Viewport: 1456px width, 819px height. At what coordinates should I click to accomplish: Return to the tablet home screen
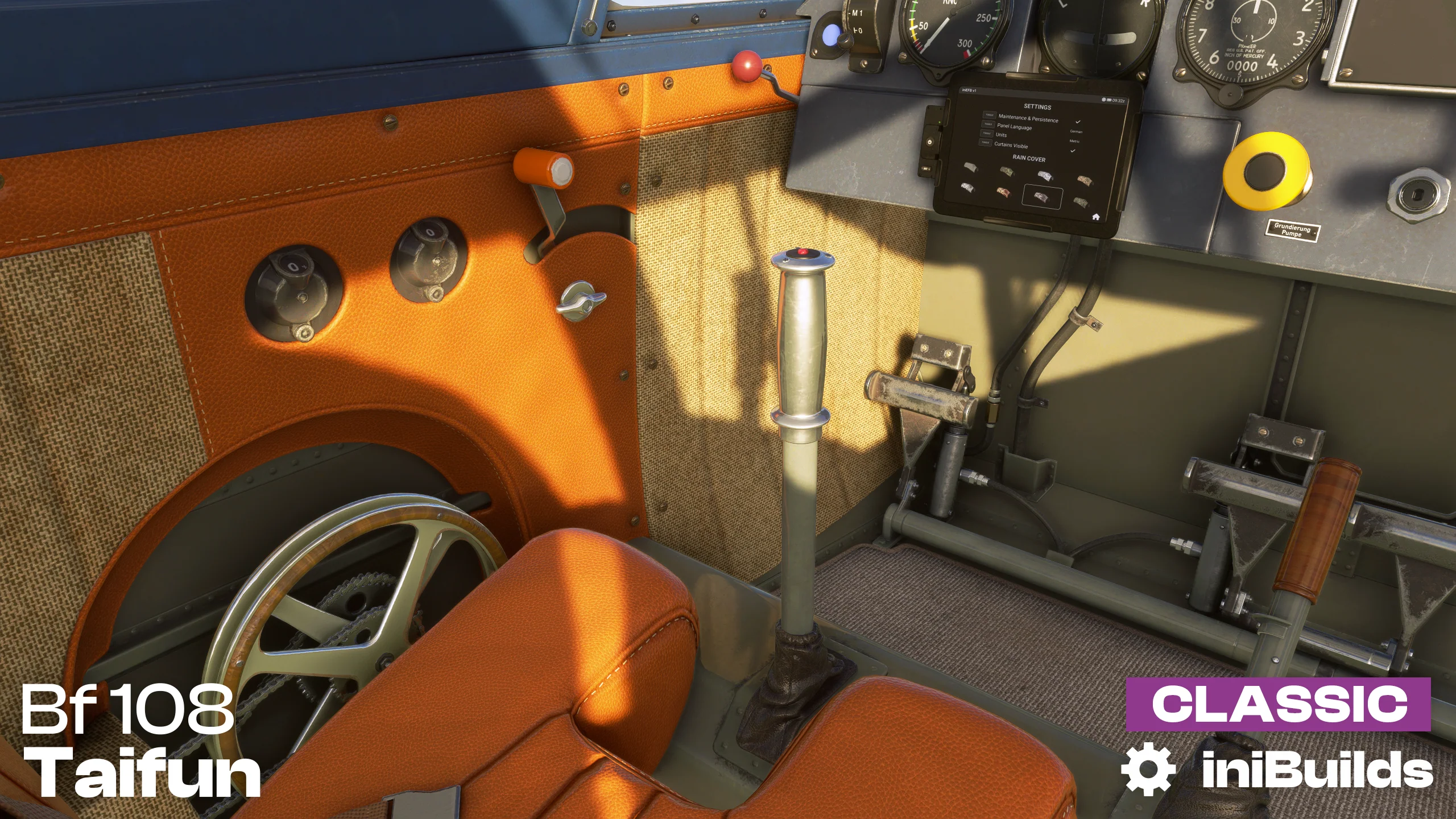pyautogui.click(x=1095, y=217)
